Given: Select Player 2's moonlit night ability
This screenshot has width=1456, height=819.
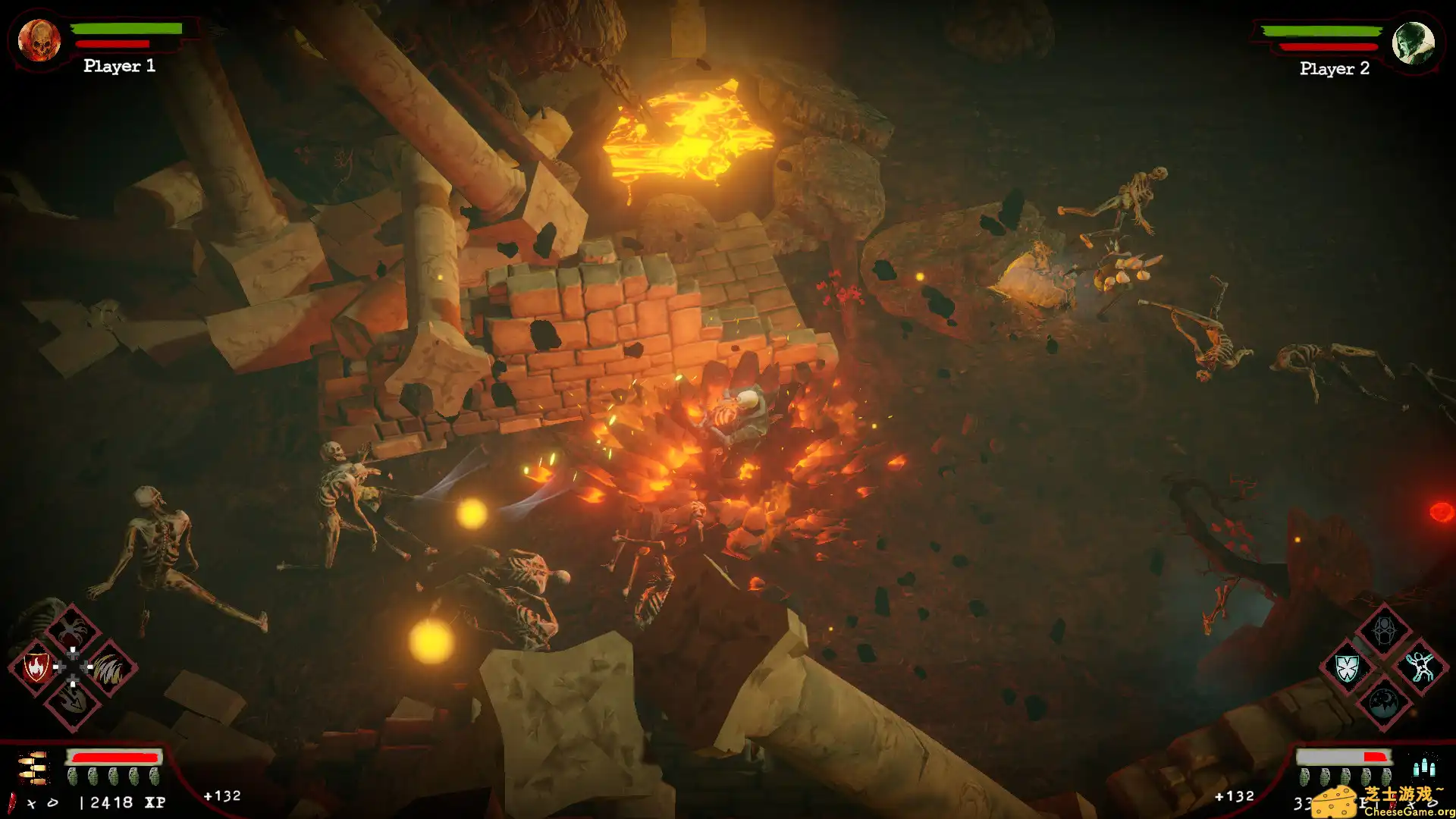Looking at the screenshot, I should coord(1384,704).
